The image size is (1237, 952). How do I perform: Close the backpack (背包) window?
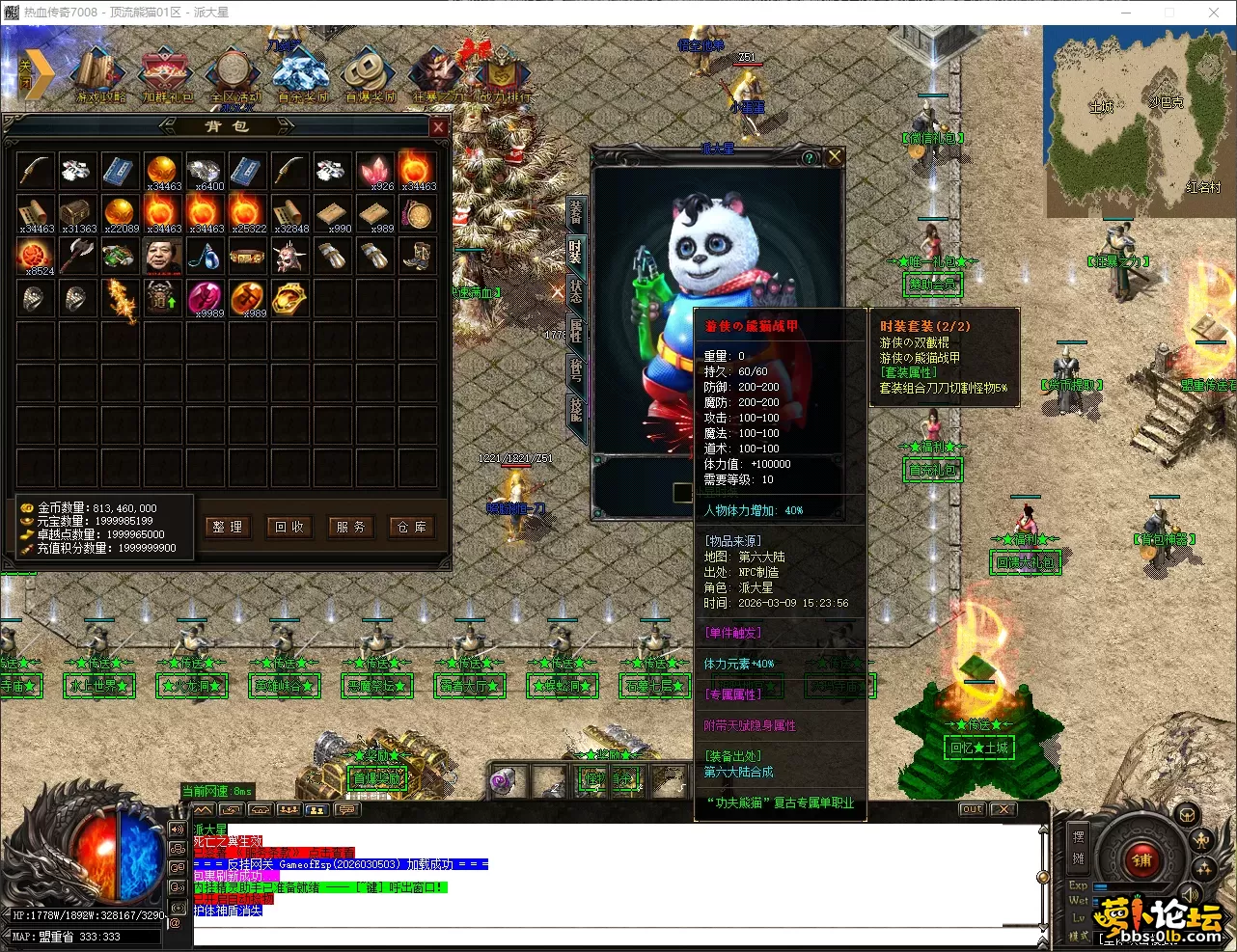438,127
